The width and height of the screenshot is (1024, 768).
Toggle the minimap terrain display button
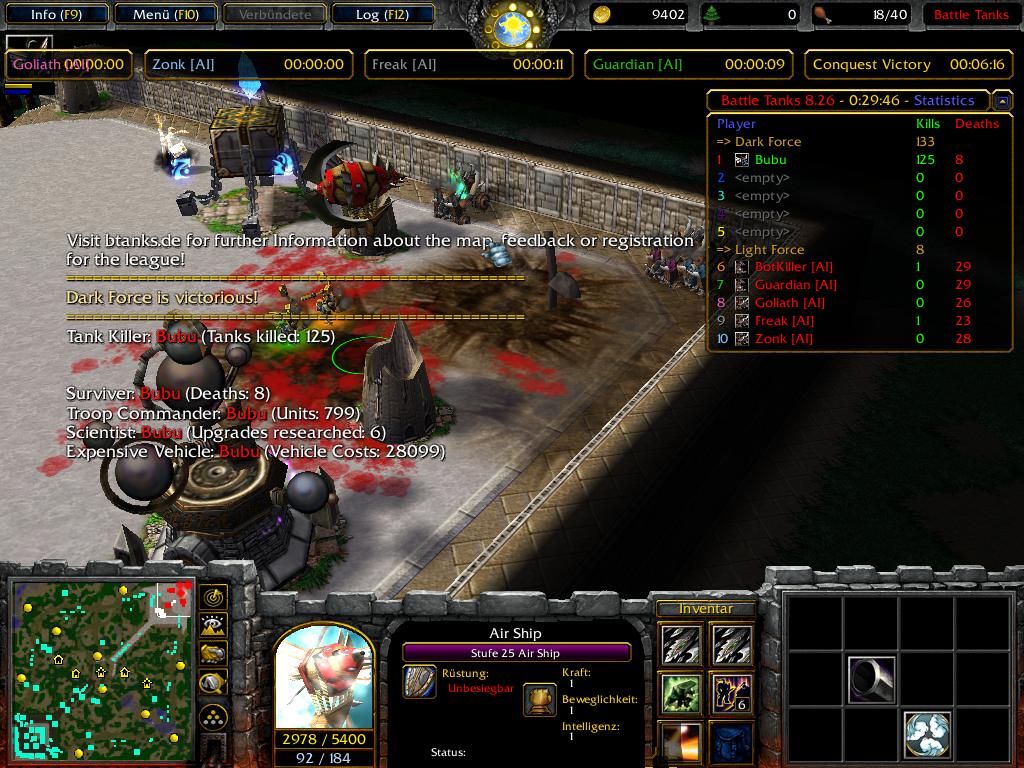click(x=213, y=626)
